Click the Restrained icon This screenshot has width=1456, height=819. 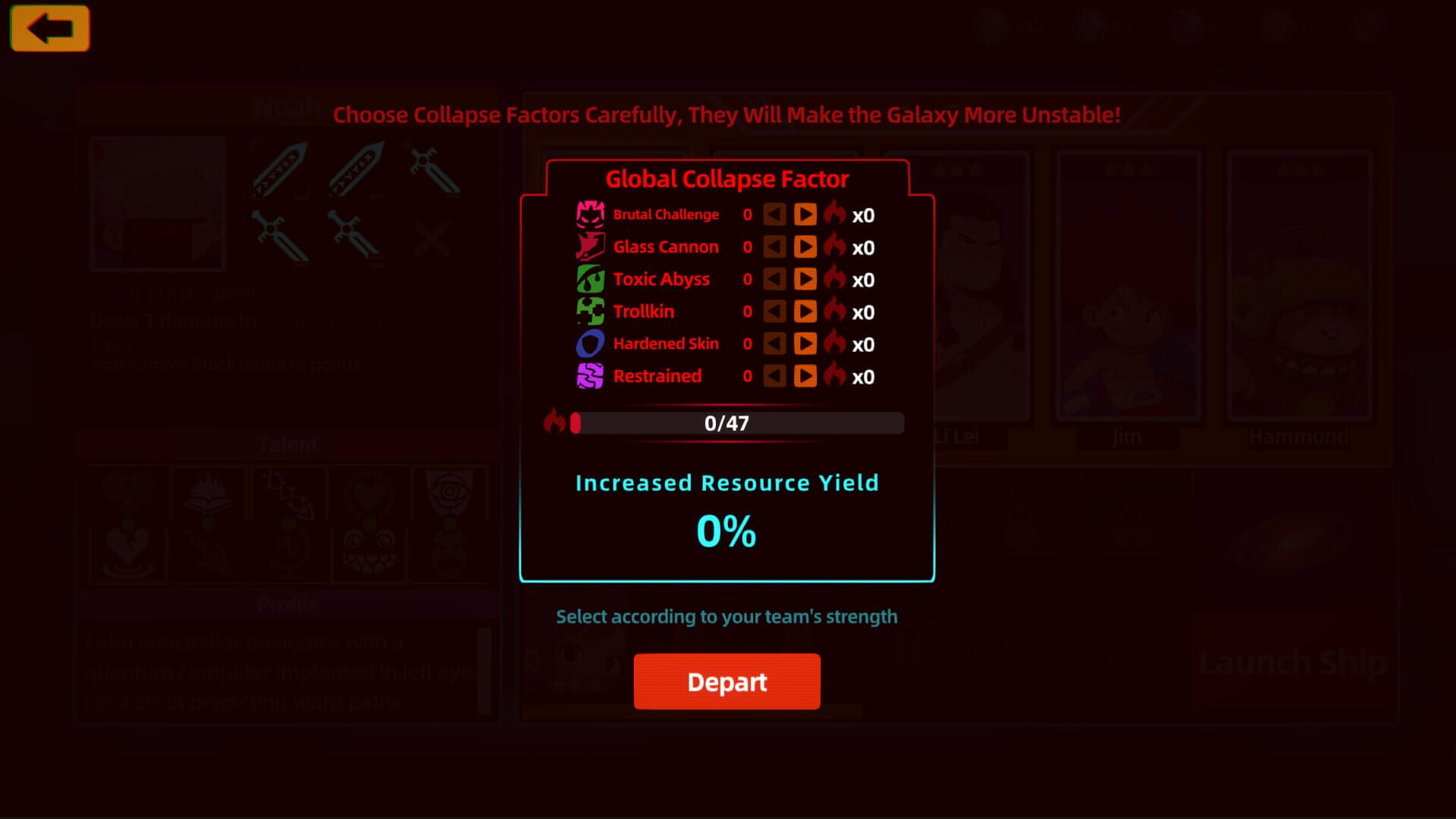(589, 375)
